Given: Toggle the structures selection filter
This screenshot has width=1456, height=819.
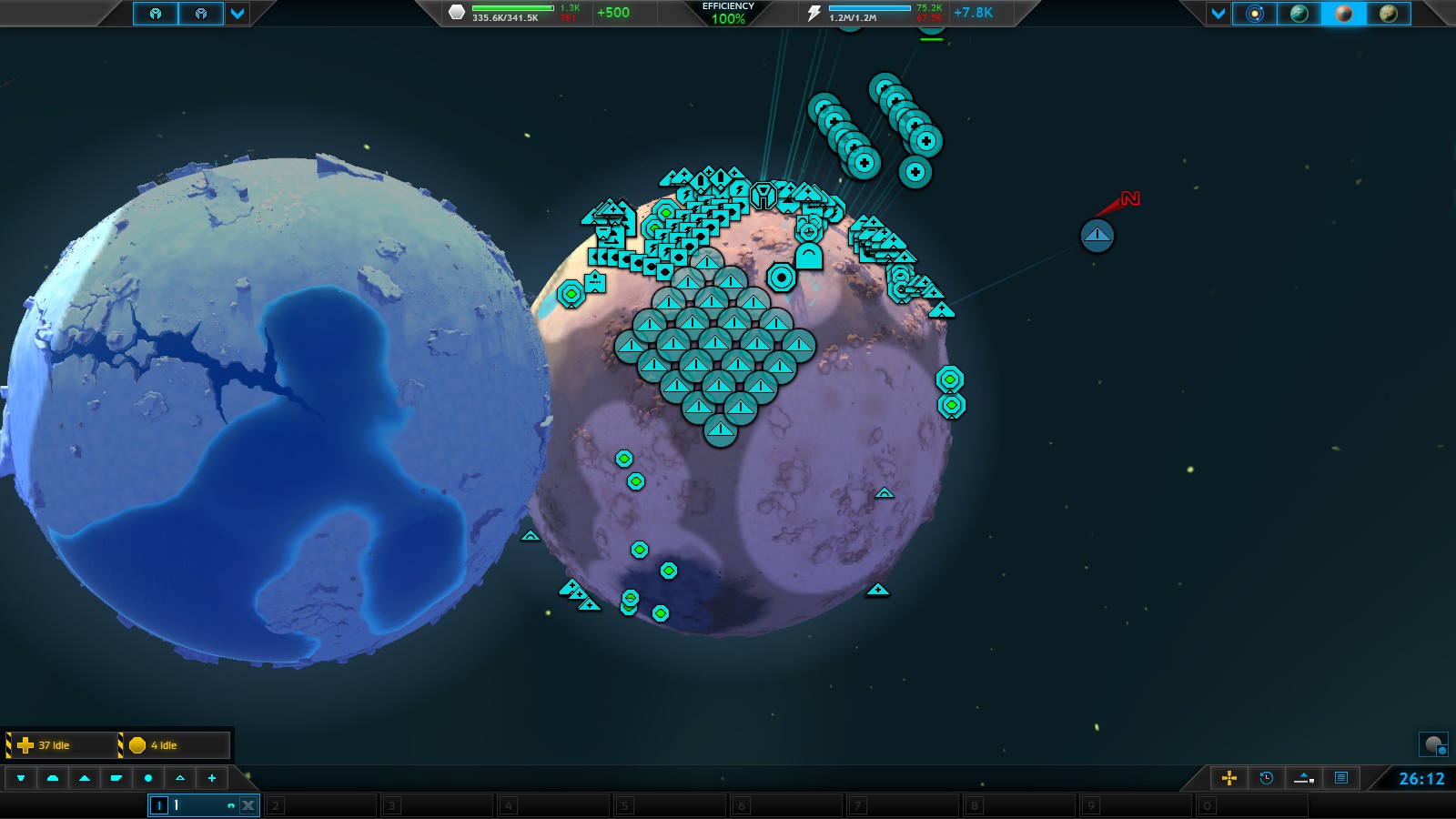Looking at the screenshot, I should point(54,779).
